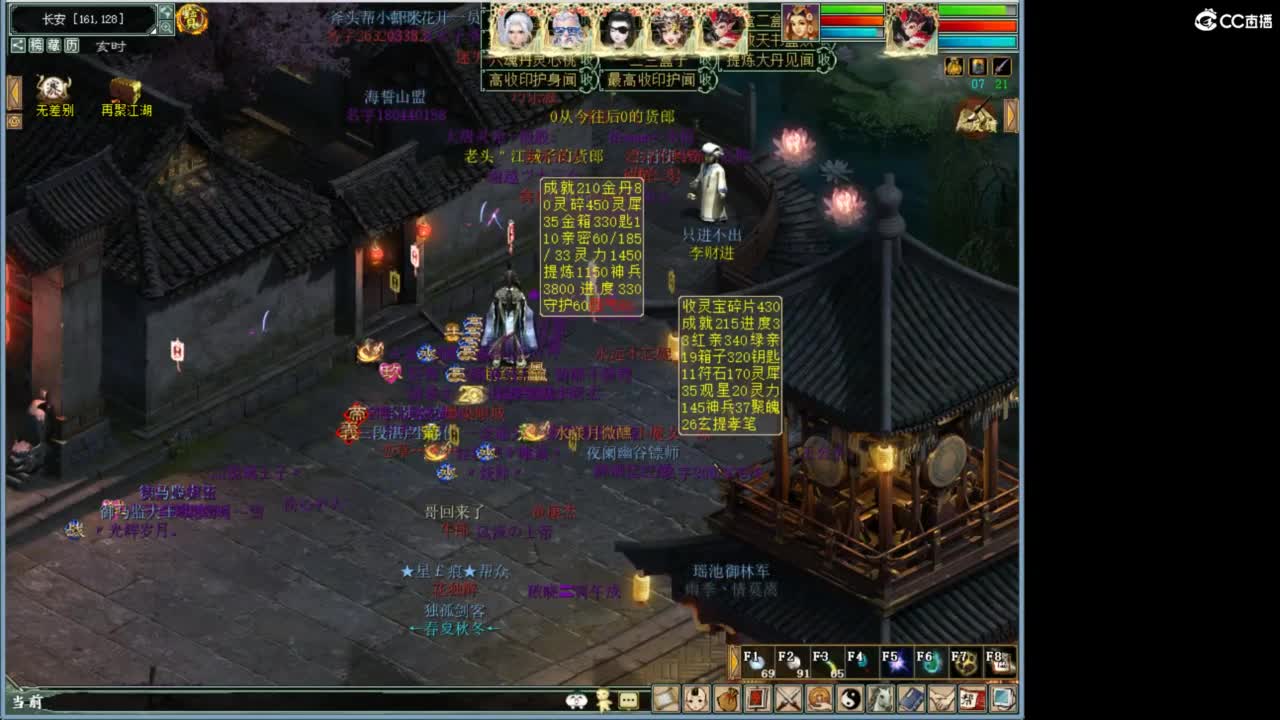The height and width of the screenshot is (720, 1280).
Task: Cast the F5 purple burst skill
Action: tap(897, 661)
